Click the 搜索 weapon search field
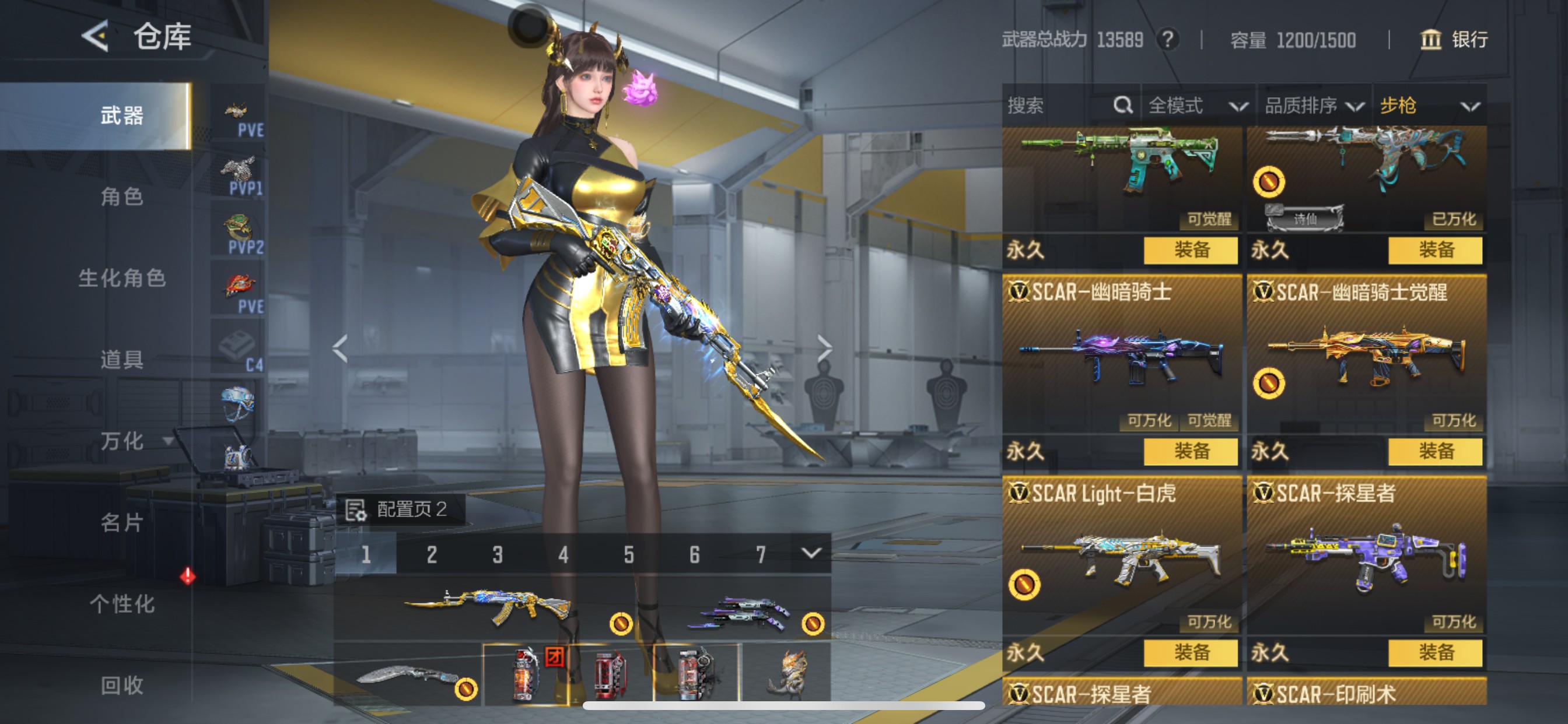This screenshot has width=1568, height=724. click(x=1059, y=106)
